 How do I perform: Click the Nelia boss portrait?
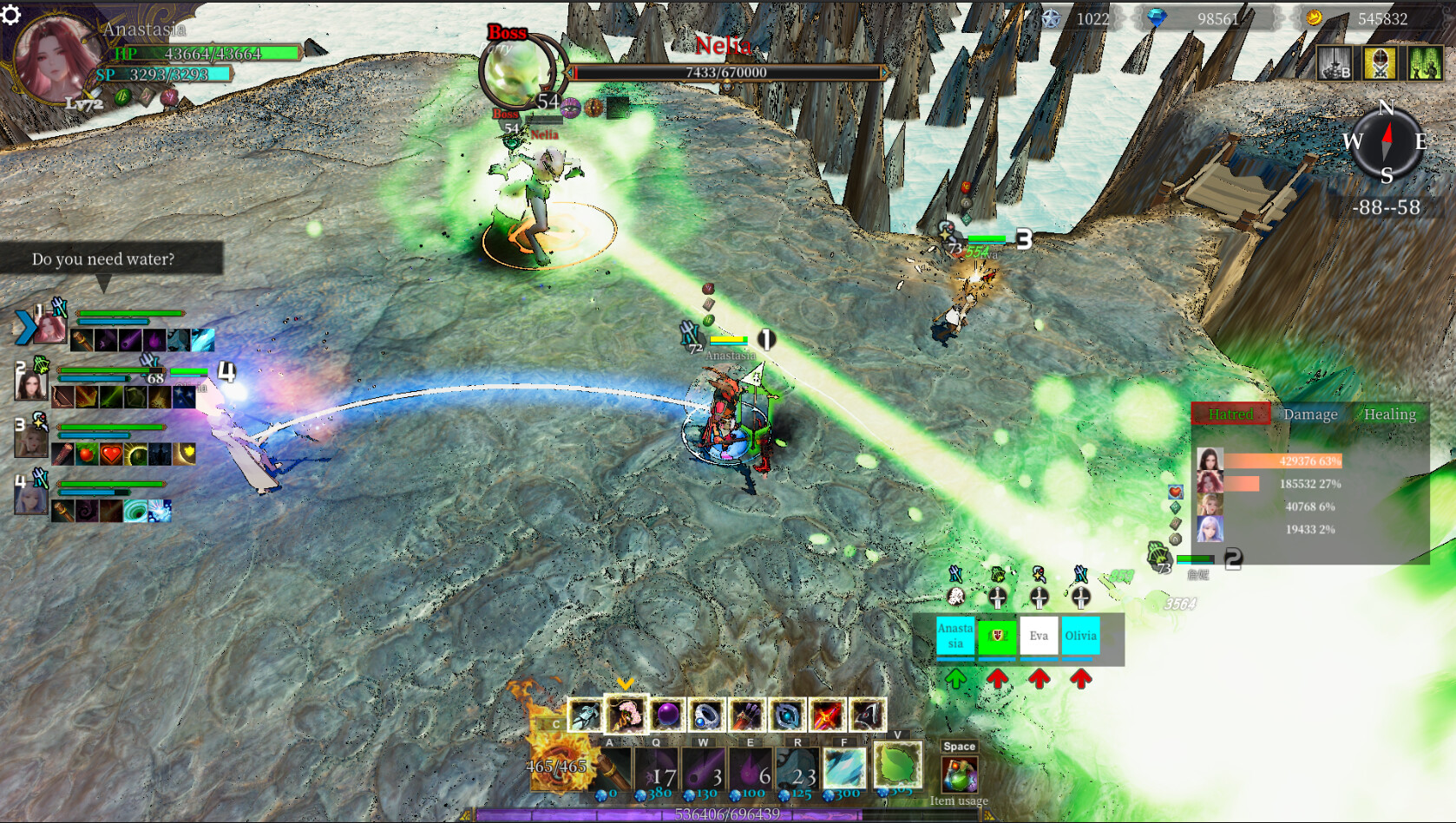pos(519,72)
